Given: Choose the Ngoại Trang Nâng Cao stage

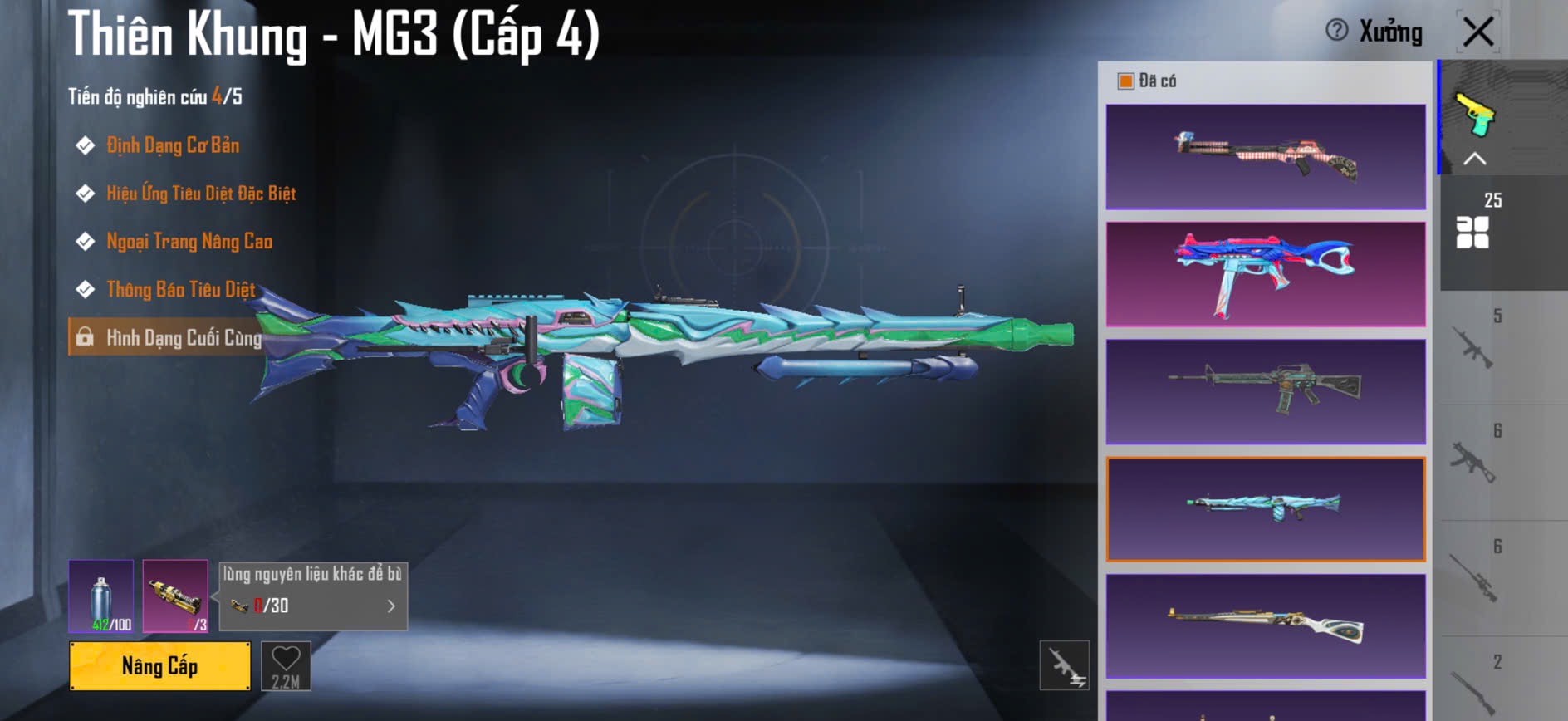Looking at the screenshot, I should [189, 242].
